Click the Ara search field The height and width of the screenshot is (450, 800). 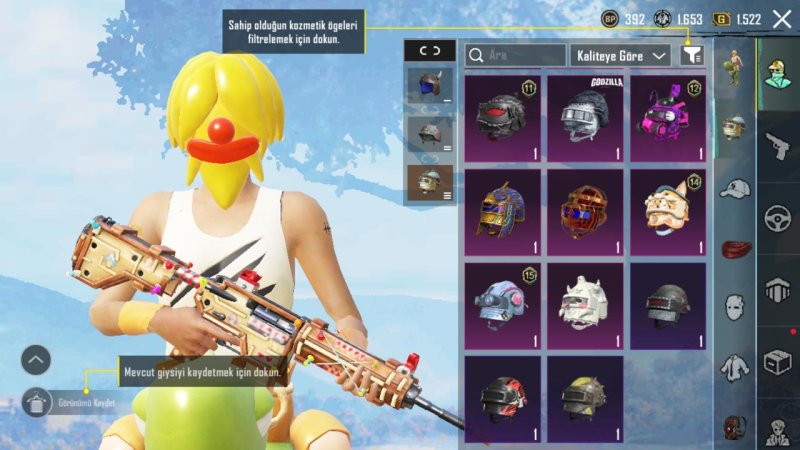(x=516, y=56)
